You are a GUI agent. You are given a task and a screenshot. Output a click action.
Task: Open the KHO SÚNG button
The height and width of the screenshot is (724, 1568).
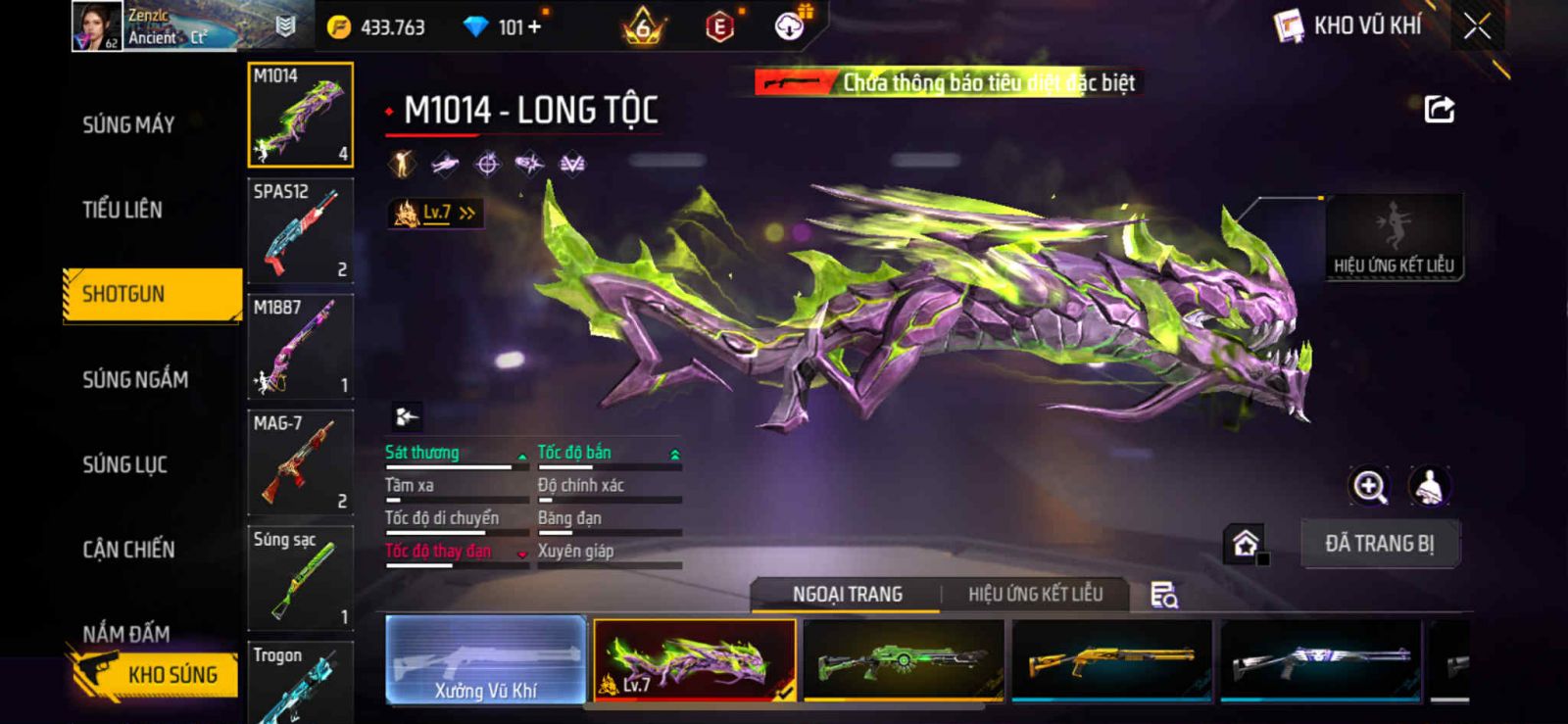tap(157, 674)
